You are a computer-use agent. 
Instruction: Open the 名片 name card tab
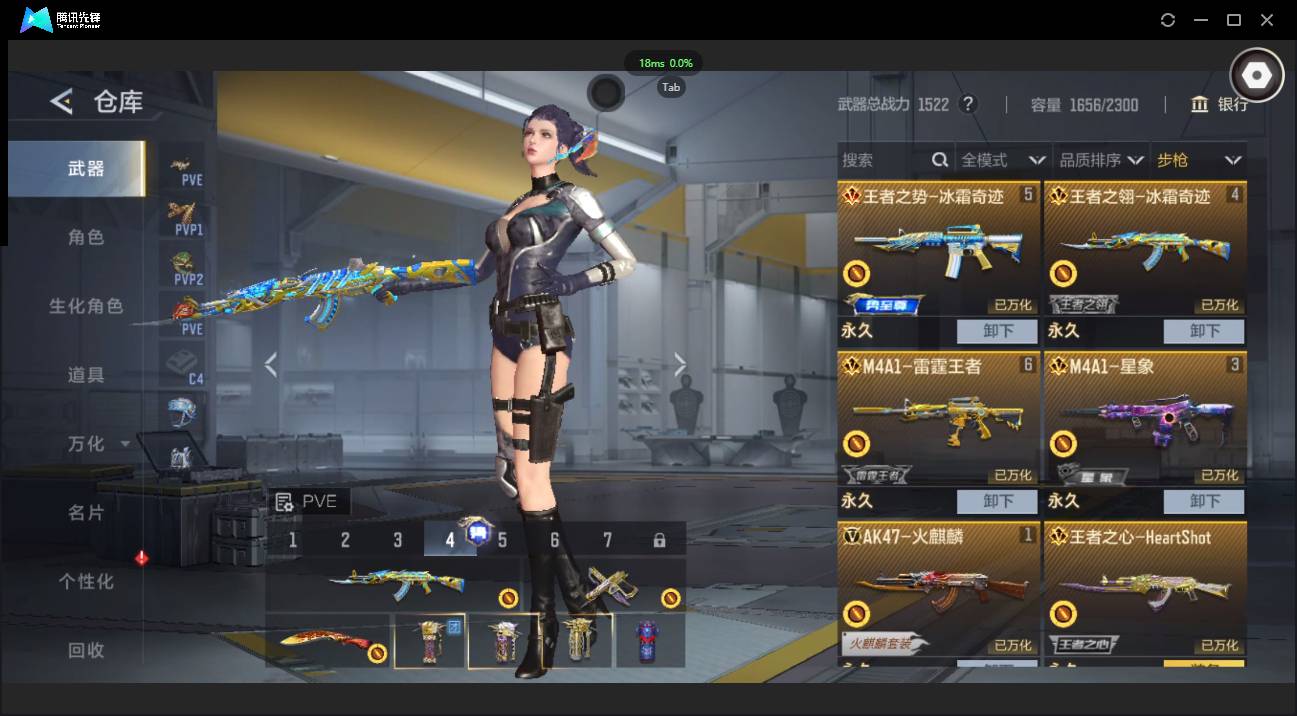point(86,512)
